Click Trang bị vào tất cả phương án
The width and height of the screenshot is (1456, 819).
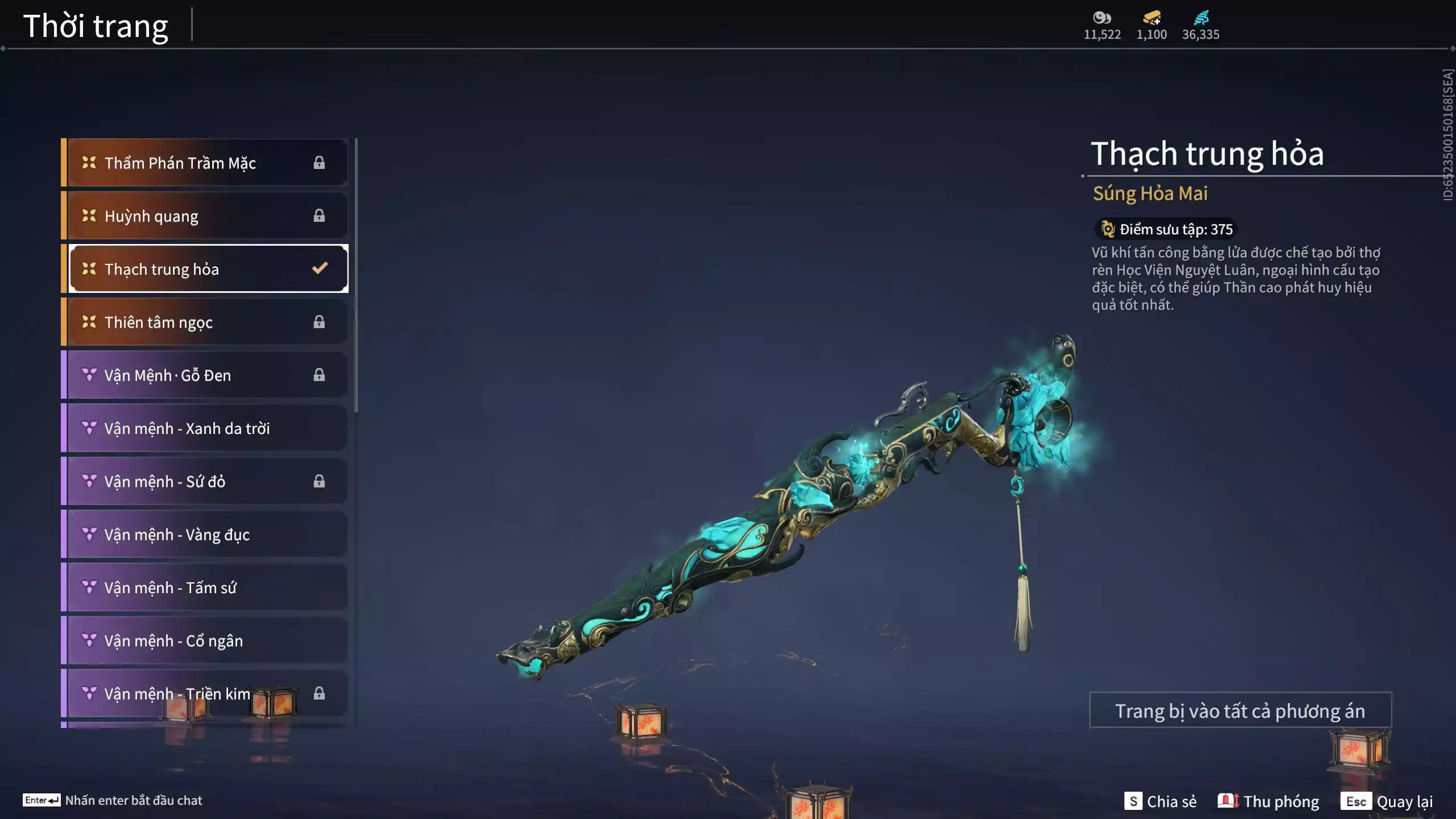tap(1240, 711)
